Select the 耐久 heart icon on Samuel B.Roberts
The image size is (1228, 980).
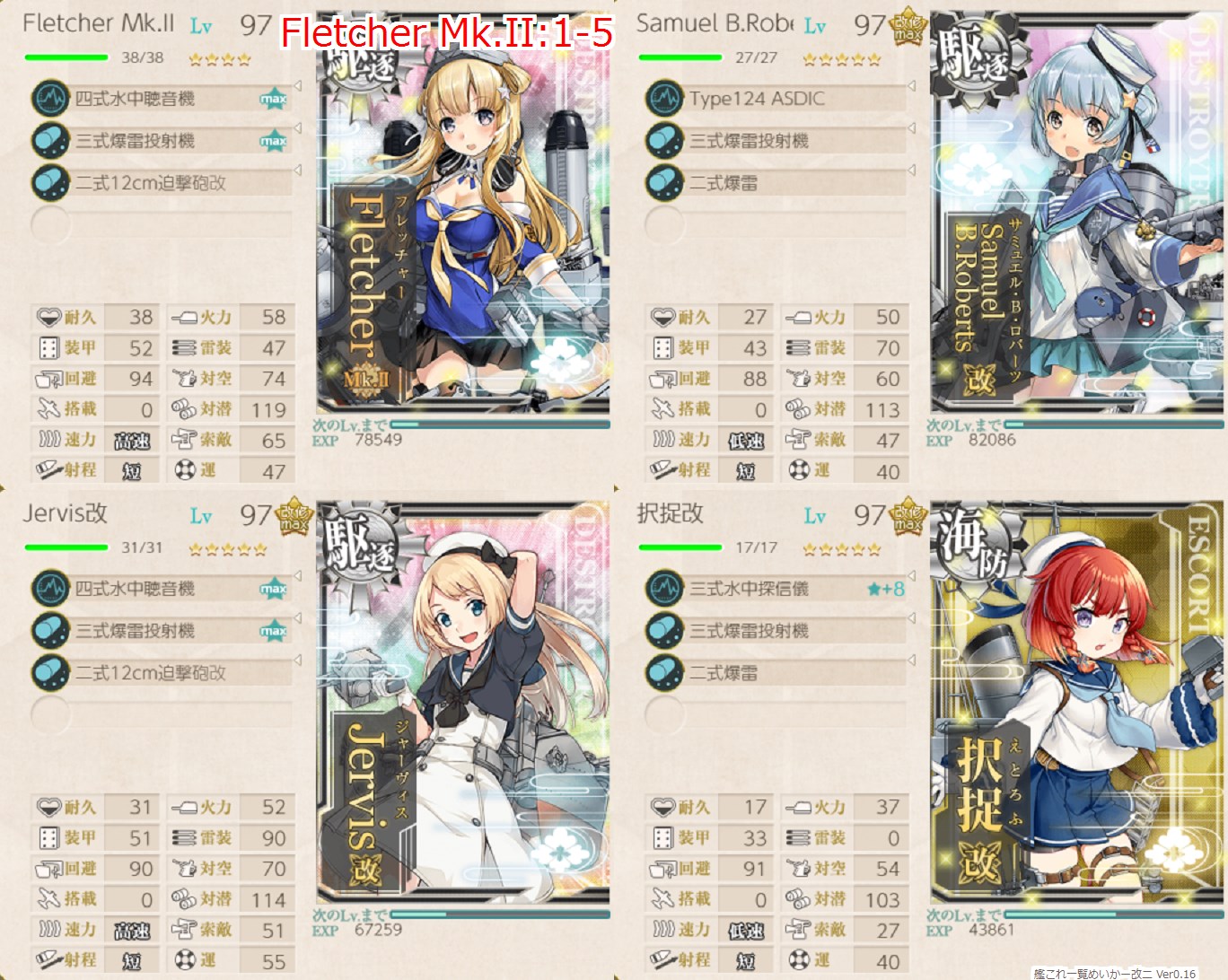tap(663, 317)
